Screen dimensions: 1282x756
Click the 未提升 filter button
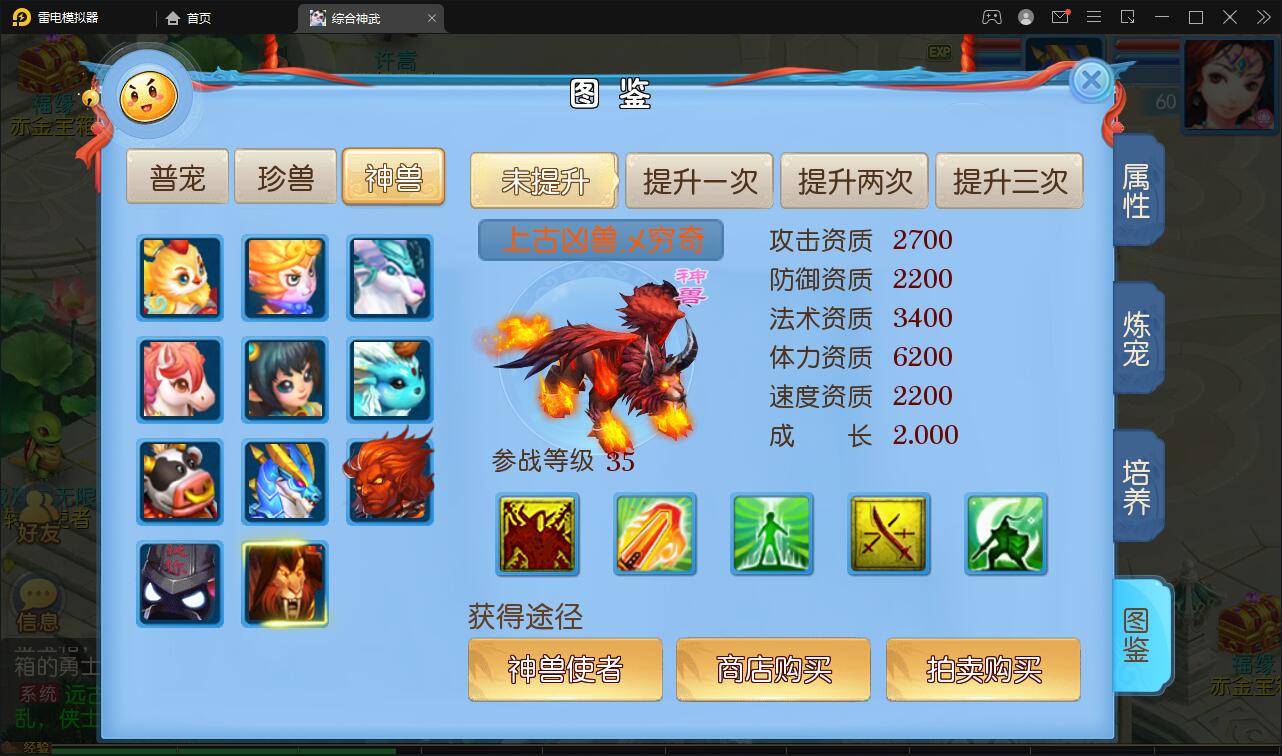click(543, 180)
